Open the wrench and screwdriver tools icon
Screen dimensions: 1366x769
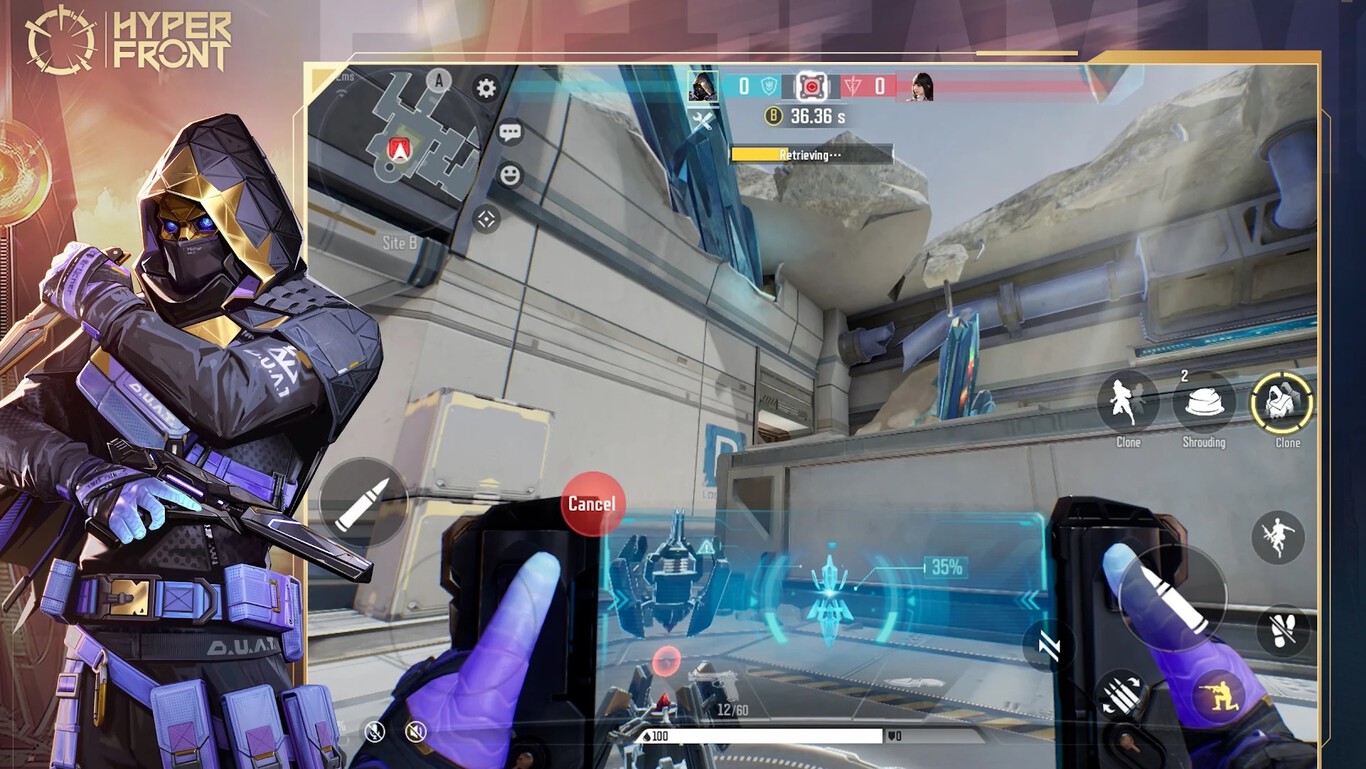[x=702, y=121]
